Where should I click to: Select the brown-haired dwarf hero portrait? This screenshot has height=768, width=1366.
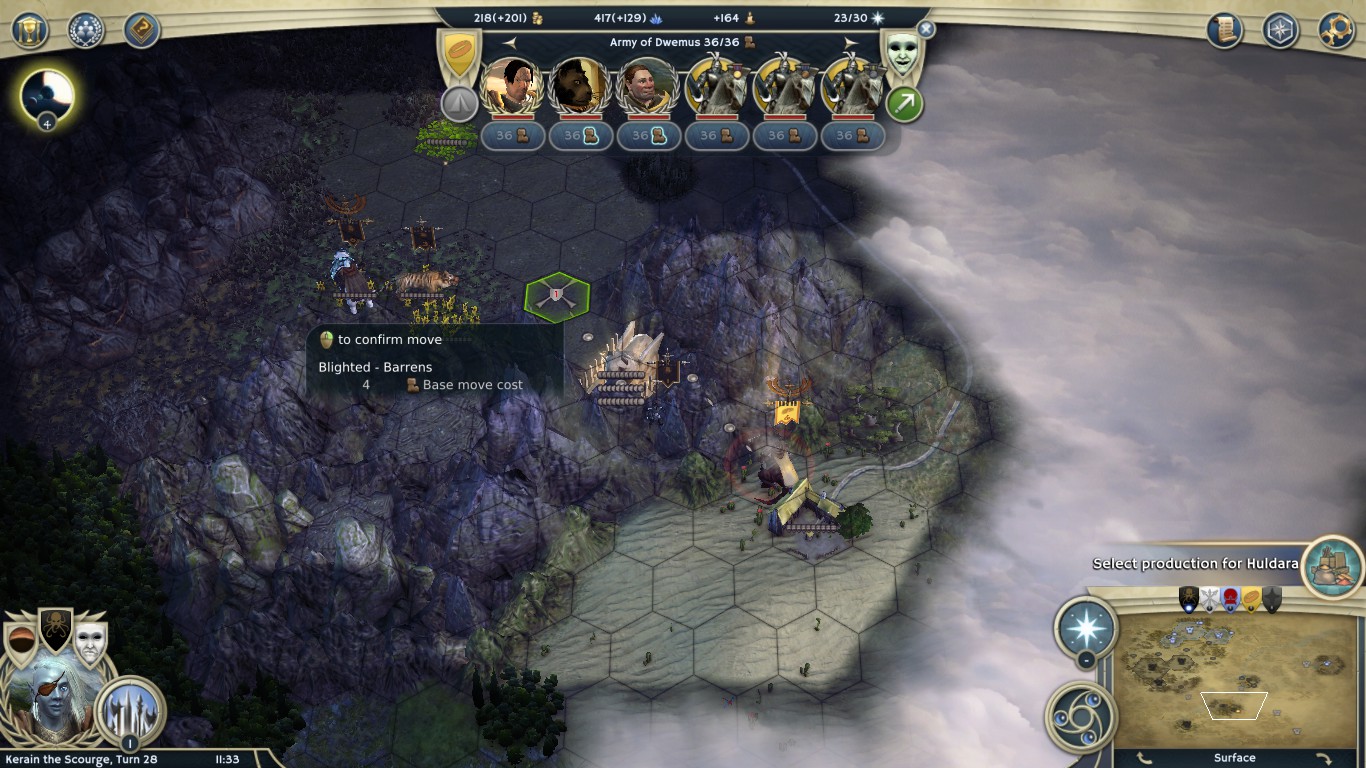point(648,87)
